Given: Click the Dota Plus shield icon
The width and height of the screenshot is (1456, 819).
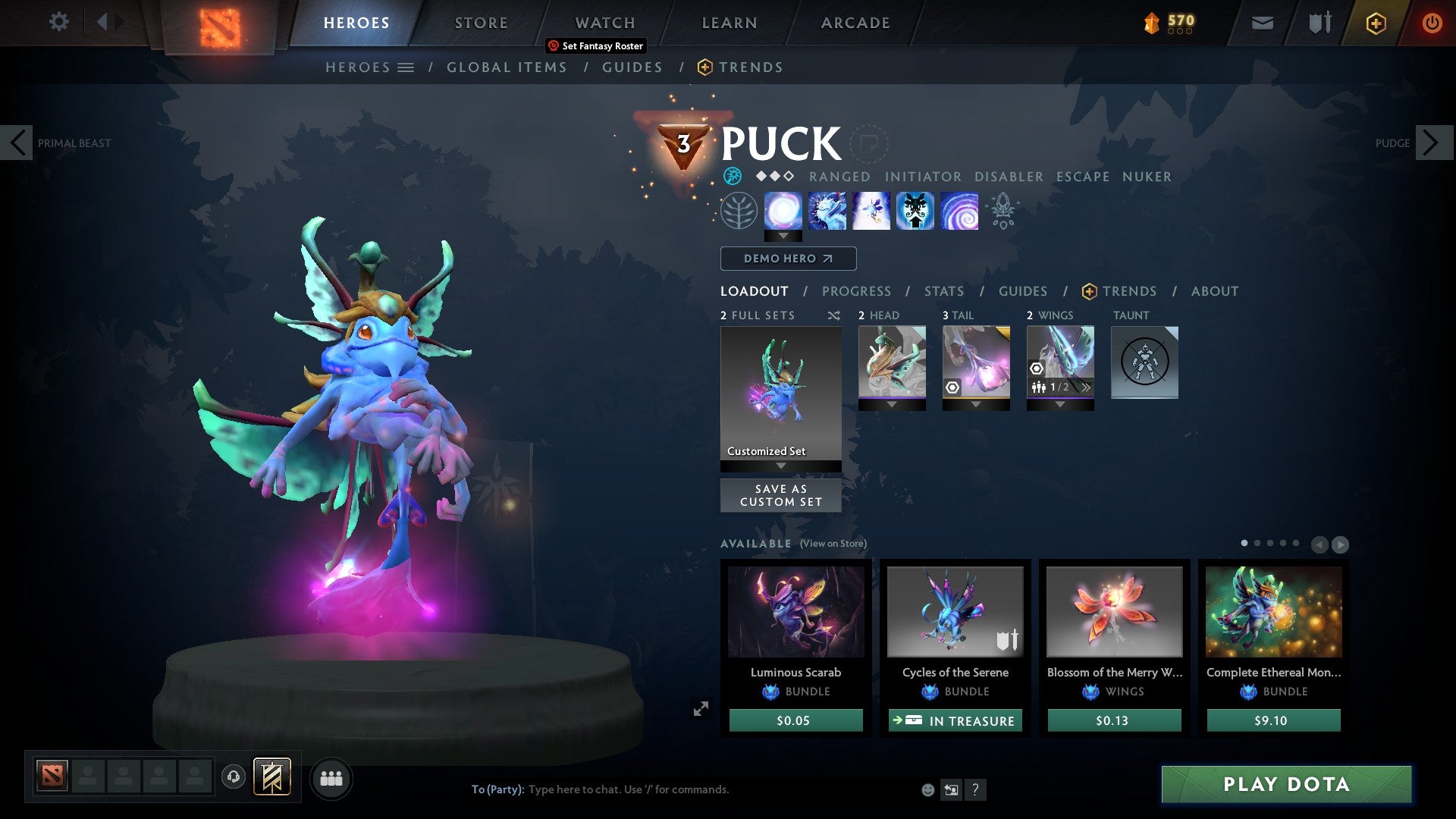Looking at the screenshot, I should pos(1375,23).
